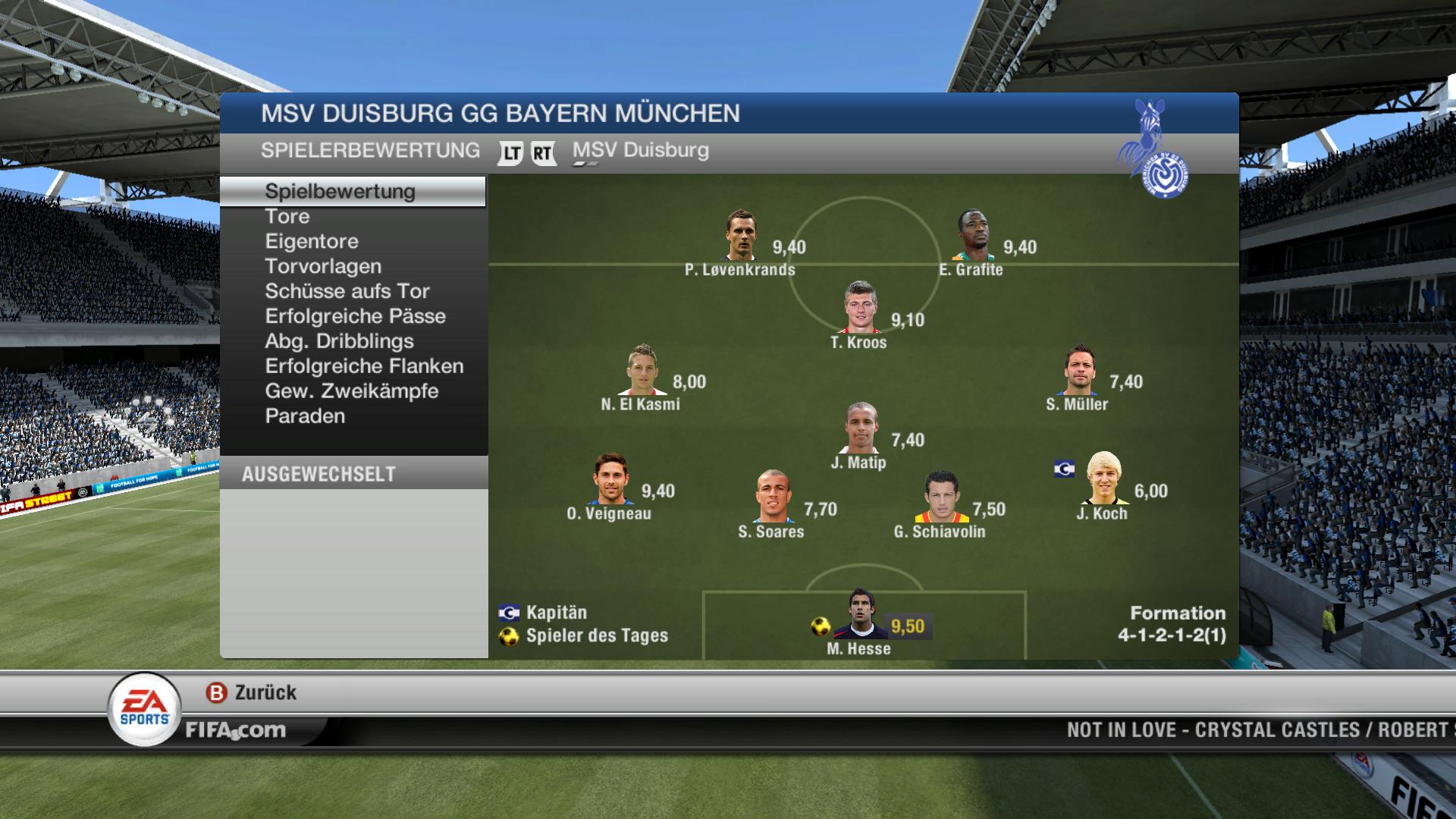Click T. Kroos player portrait

pyautogui.click(x=860, y=308)
